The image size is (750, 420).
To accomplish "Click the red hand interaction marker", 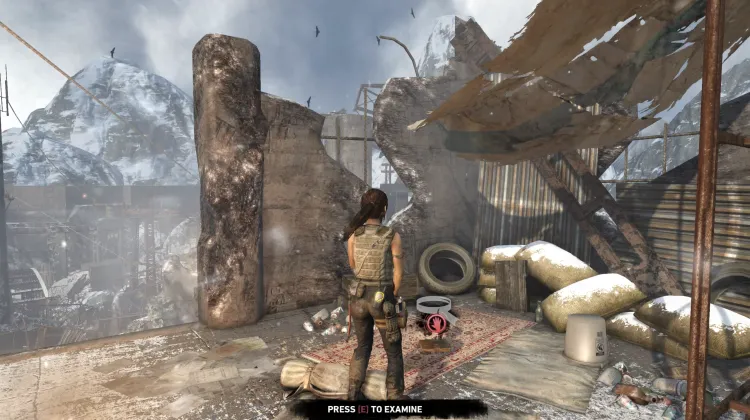I will (436, 324).
